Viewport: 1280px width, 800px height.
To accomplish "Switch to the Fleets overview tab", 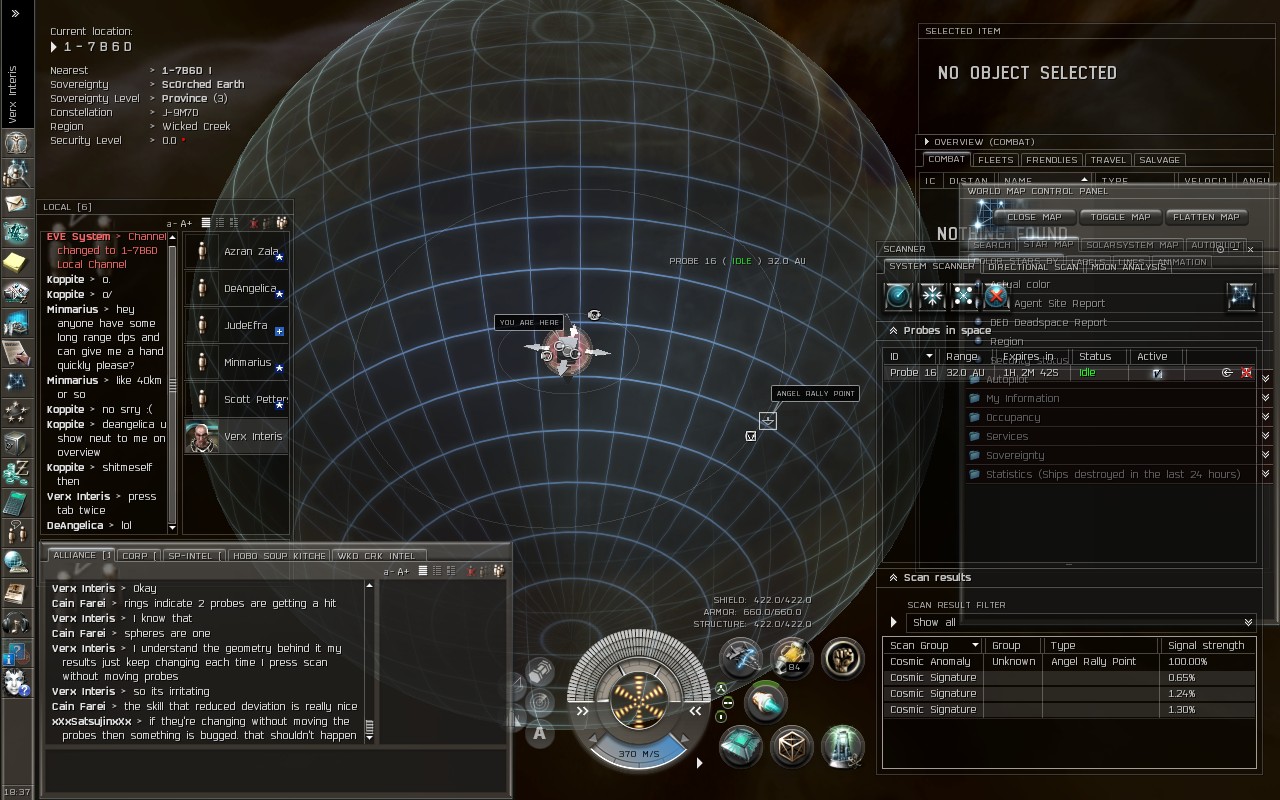I will click(995, 160).
